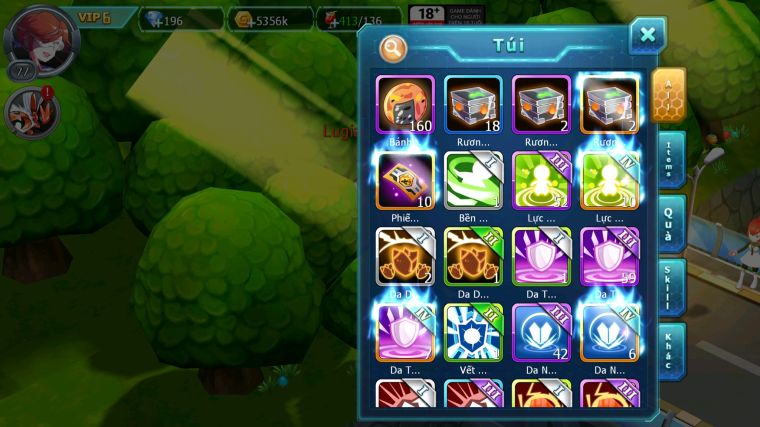The width and height of the screenshot is (760, 427).
Task: Select the Khác tab
Action: 670,352
